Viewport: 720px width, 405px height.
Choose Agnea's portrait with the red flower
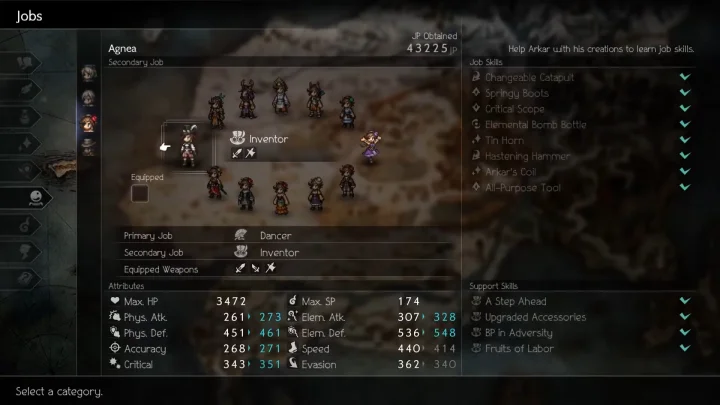tap(88, 123)
